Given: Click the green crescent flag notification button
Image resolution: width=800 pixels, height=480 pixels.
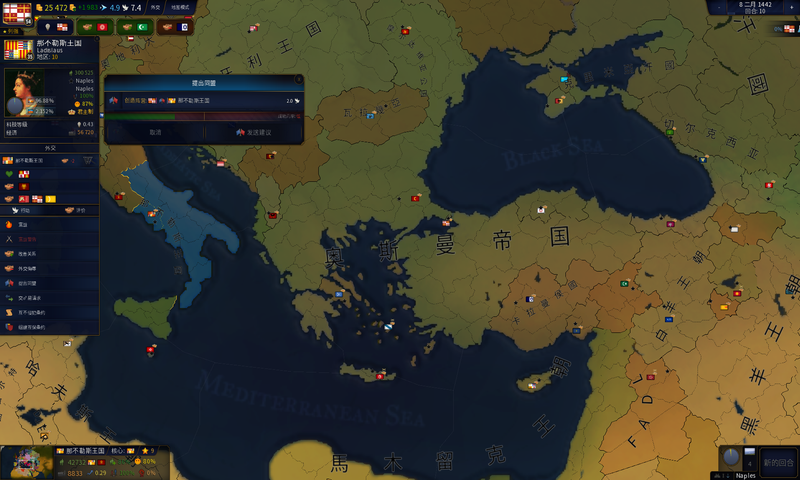Looking at the screenshot, I should click(x=142, y=27).
